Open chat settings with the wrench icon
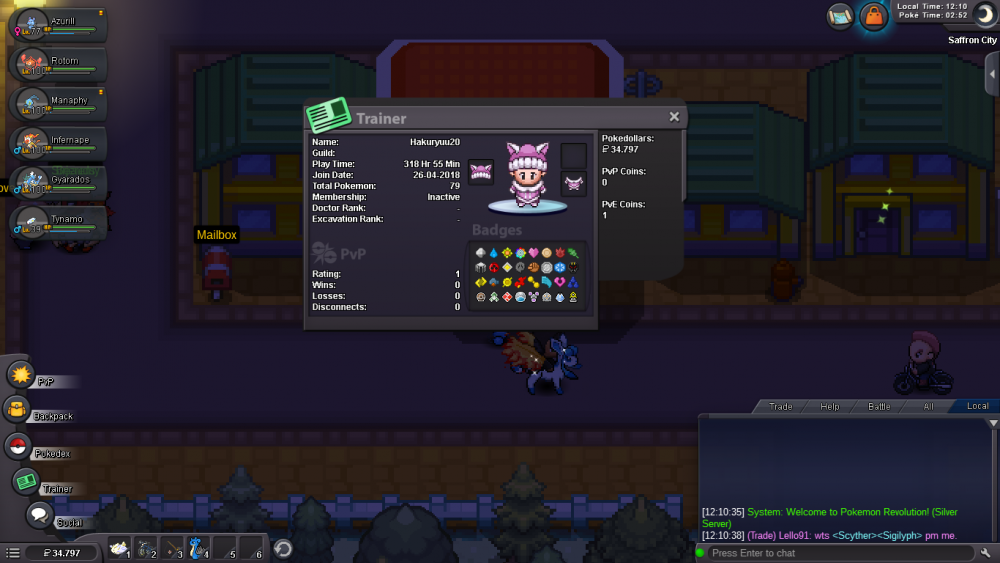 point(987,553)
